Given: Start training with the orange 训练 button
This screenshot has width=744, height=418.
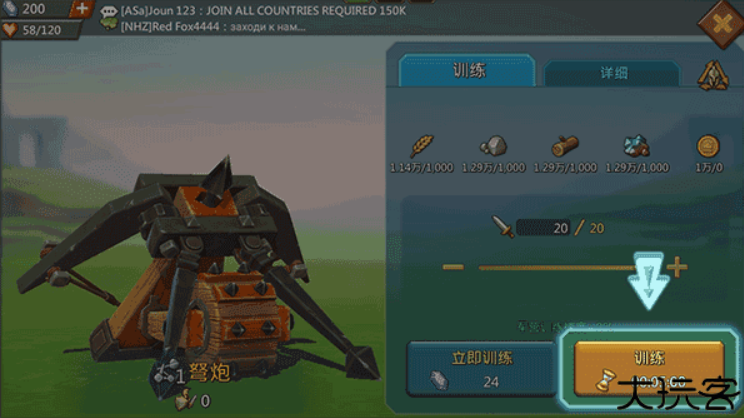Looking at the screenshot, I should coord(649,367).
